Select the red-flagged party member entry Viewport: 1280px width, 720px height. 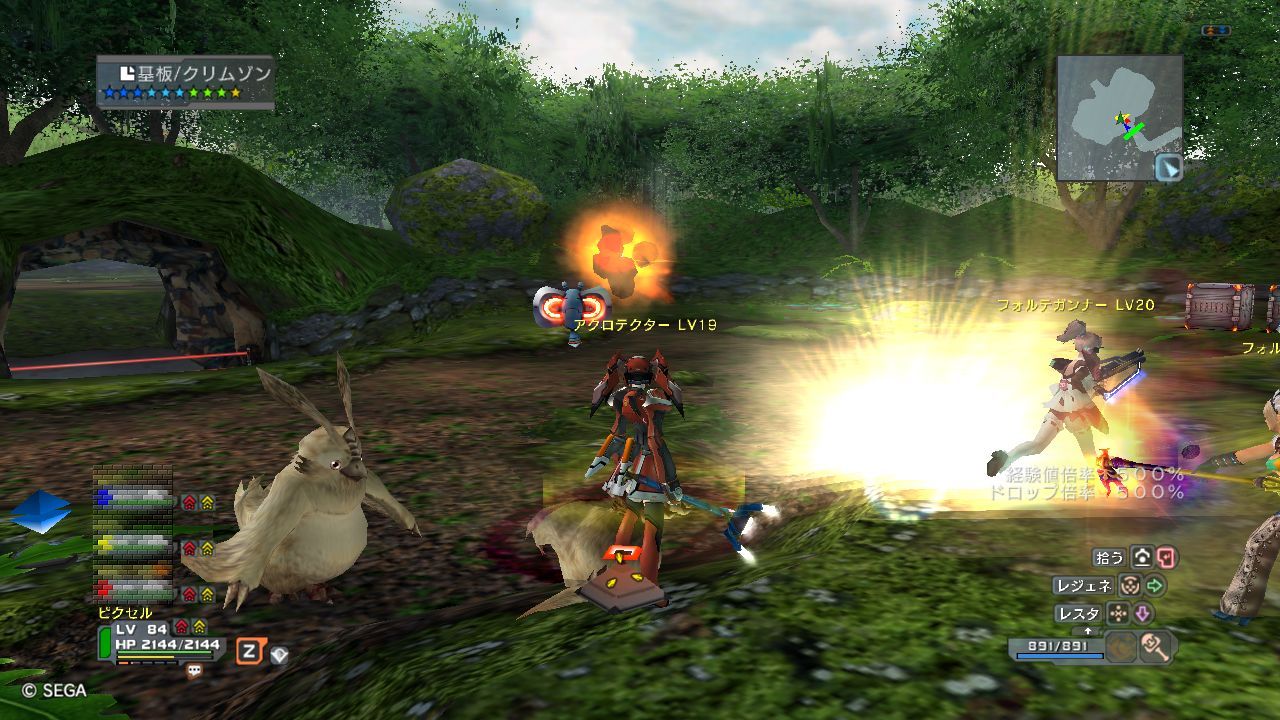pos(135,591)
